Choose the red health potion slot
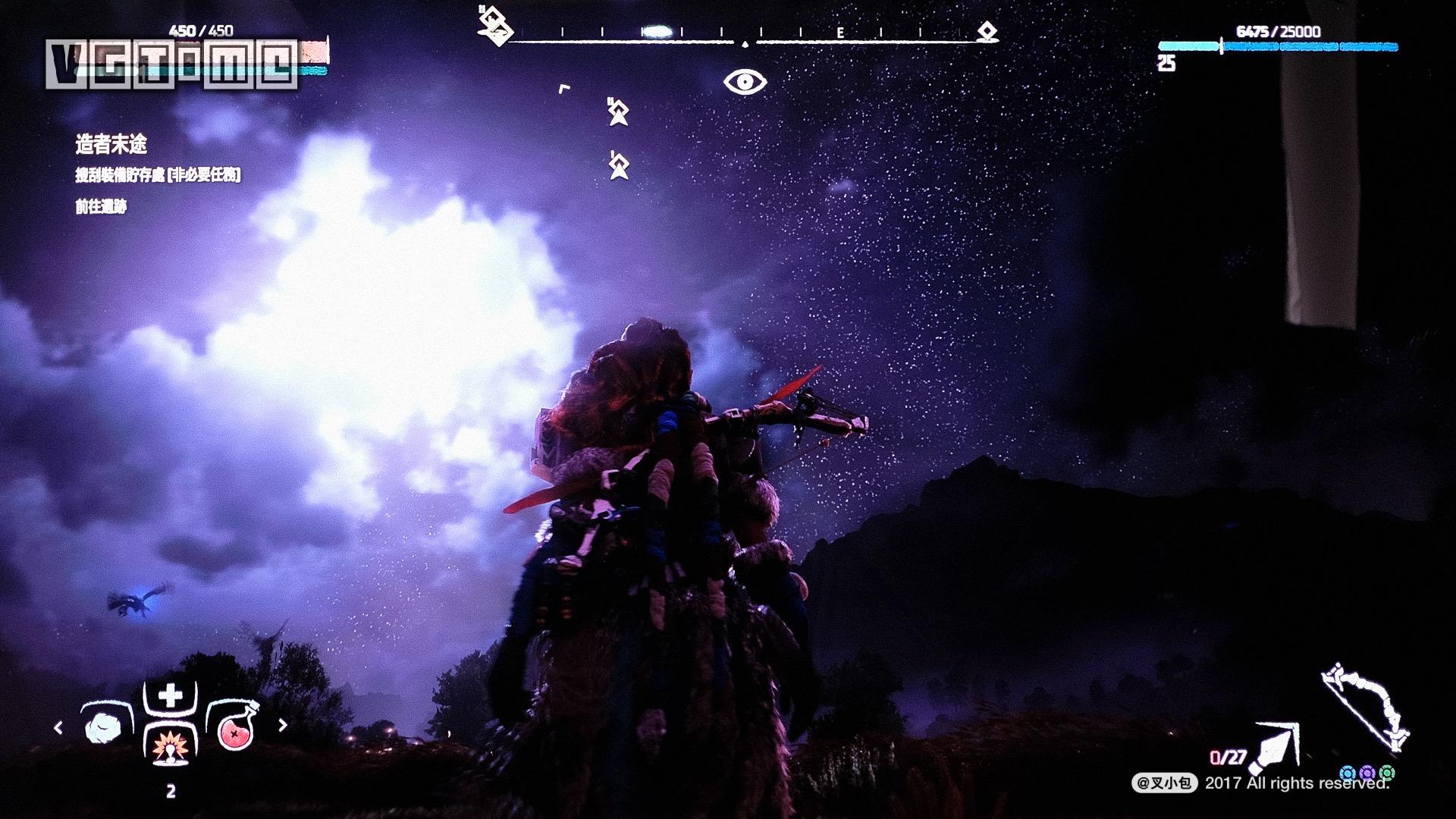This screenshot has height=819, width=1456. click(x=236, y=728)
